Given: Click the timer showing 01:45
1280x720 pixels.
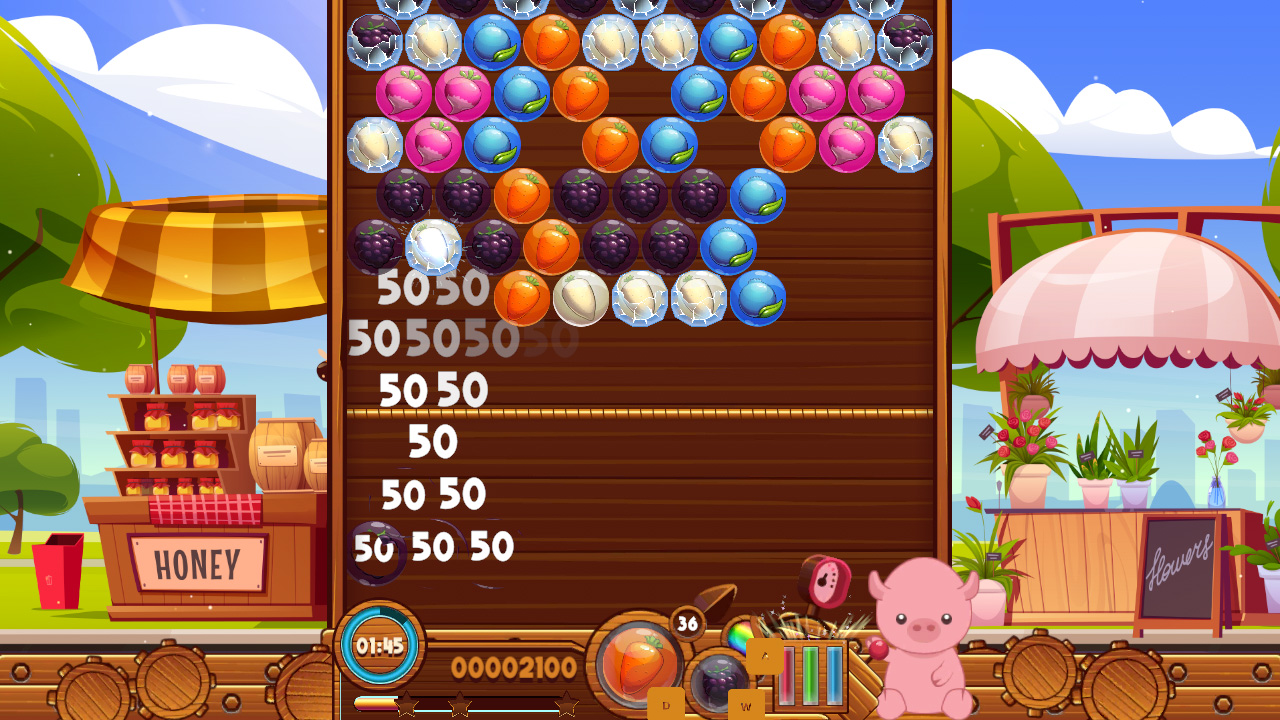Looking at the screenshot, I should [x=378, y=646].
